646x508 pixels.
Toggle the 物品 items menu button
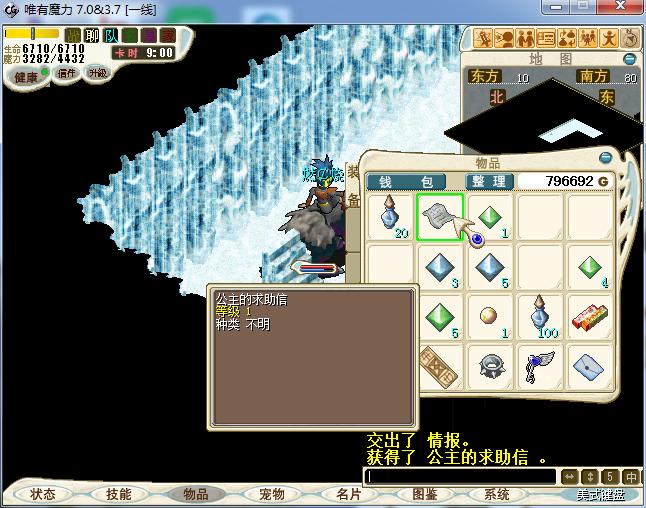[x=194, y=494]
